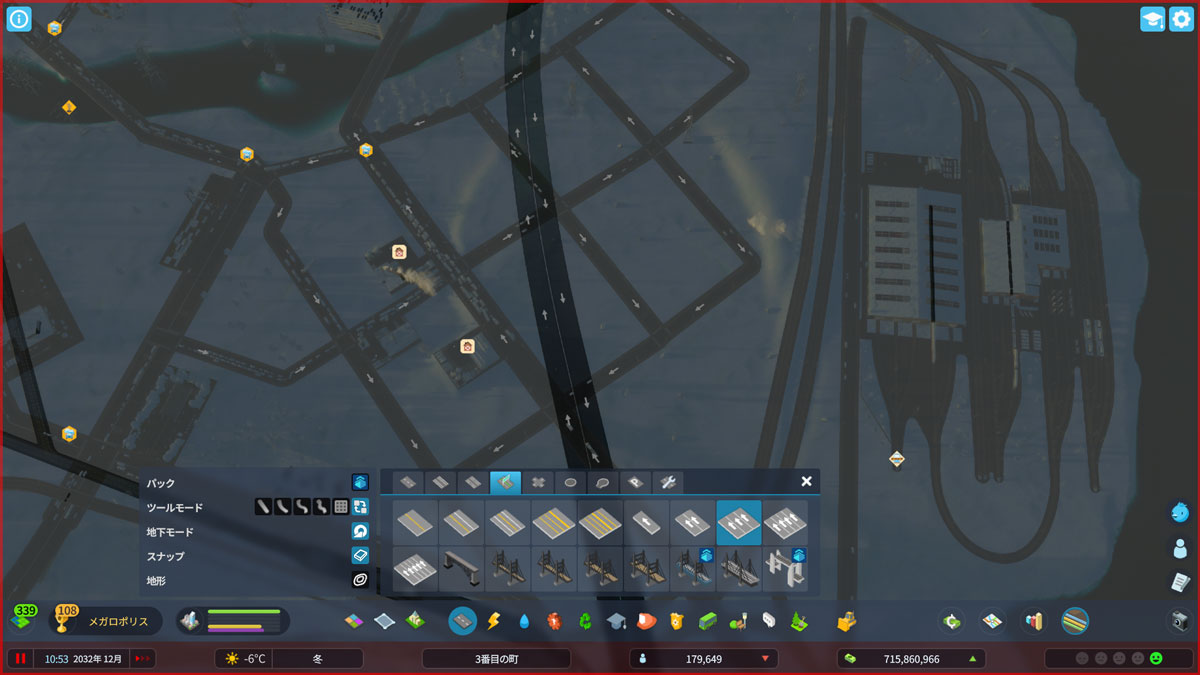
Task: Open the Chirper blue bird feed
Action: tap(1180, 512)
